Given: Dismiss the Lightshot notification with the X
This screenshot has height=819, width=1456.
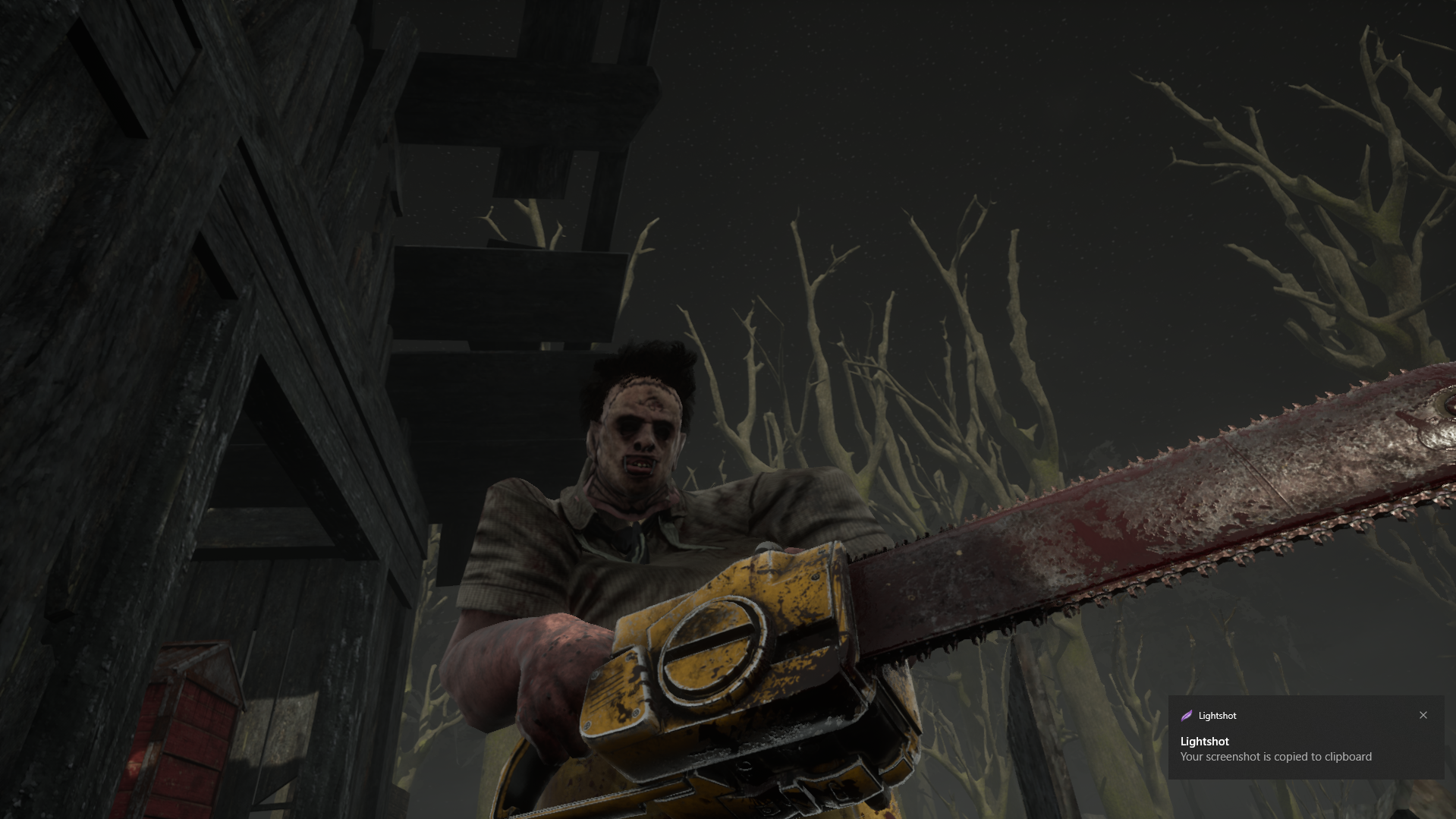Looking at the screenshot, I should (x=1423, y=715).
